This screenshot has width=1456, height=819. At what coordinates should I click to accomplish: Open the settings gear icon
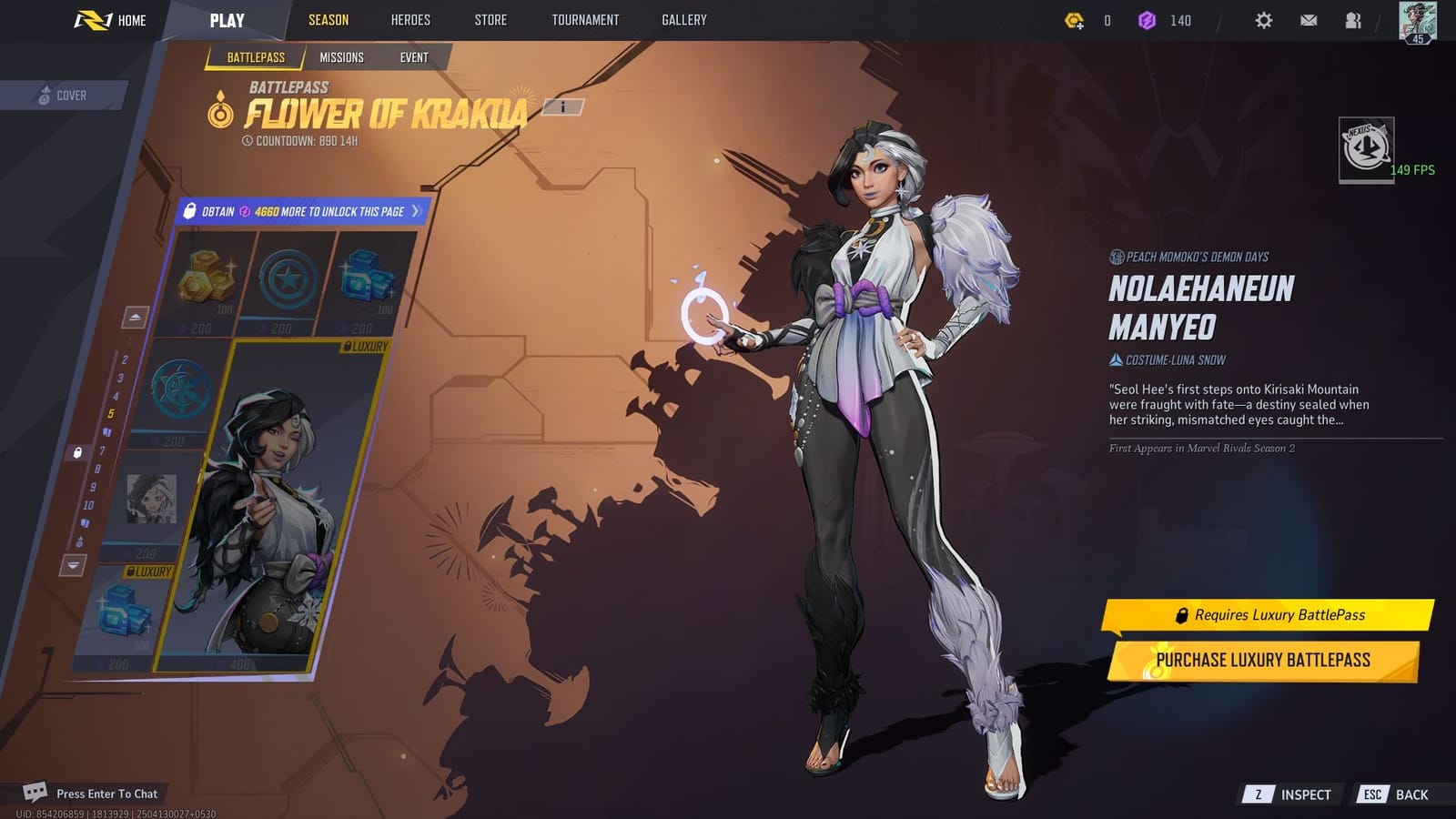(x=1264, y=19)
